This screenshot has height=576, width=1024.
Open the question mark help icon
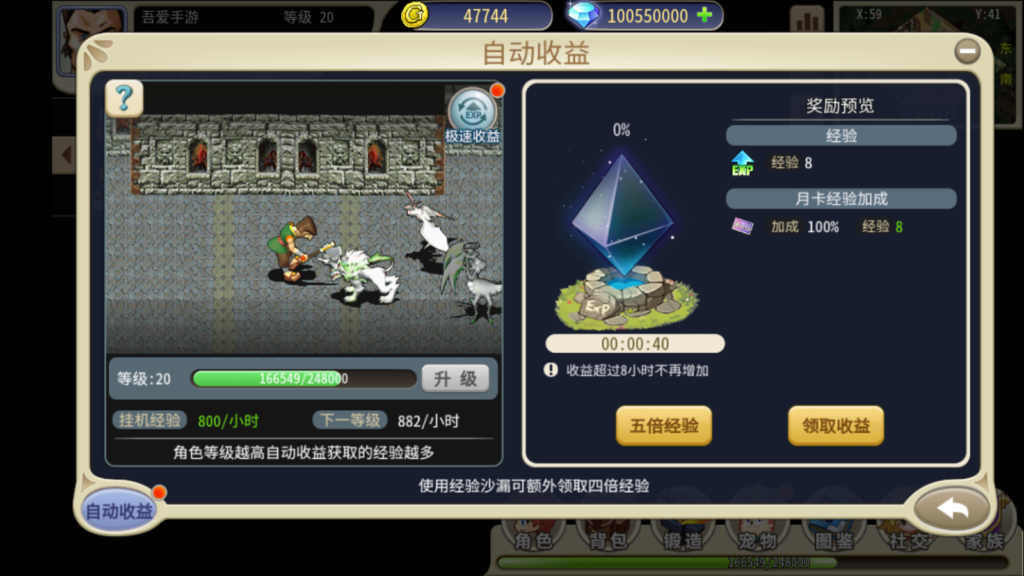pyautogui.click(x=124, y=97)
